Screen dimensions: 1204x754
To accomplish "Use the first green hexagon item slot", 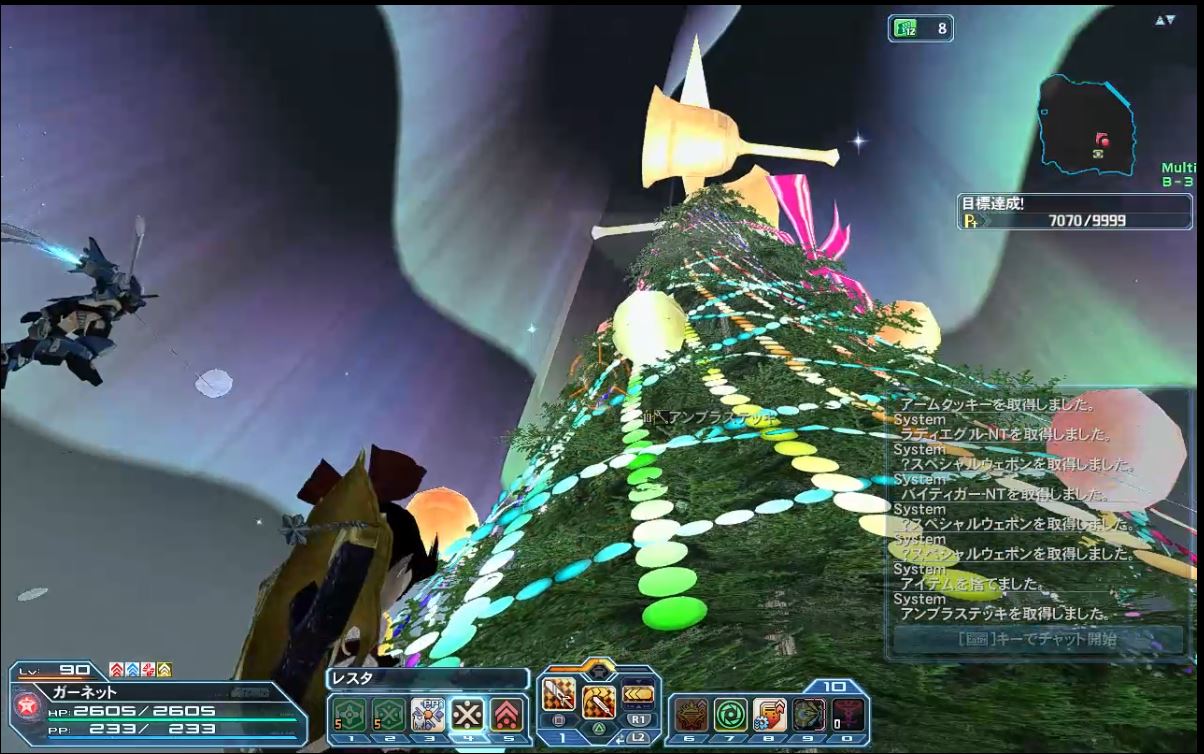I will (349, 714).
